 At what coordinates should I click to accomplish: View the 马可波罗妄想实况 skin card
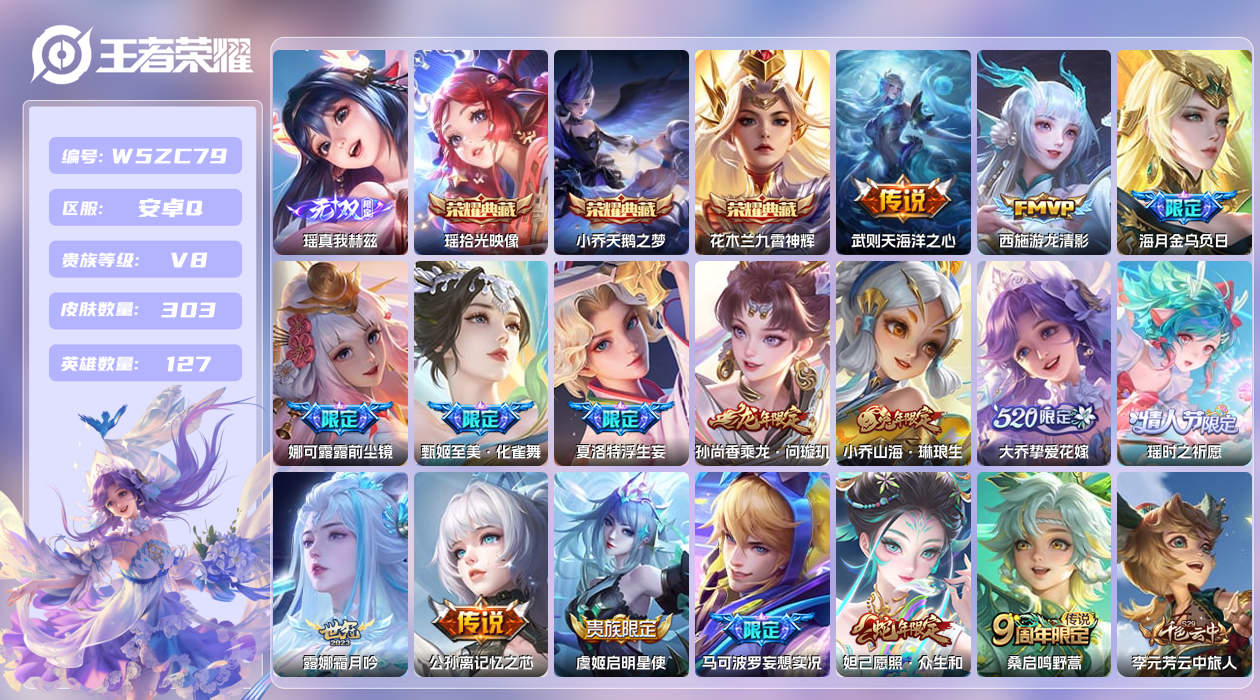coord(762,574)
